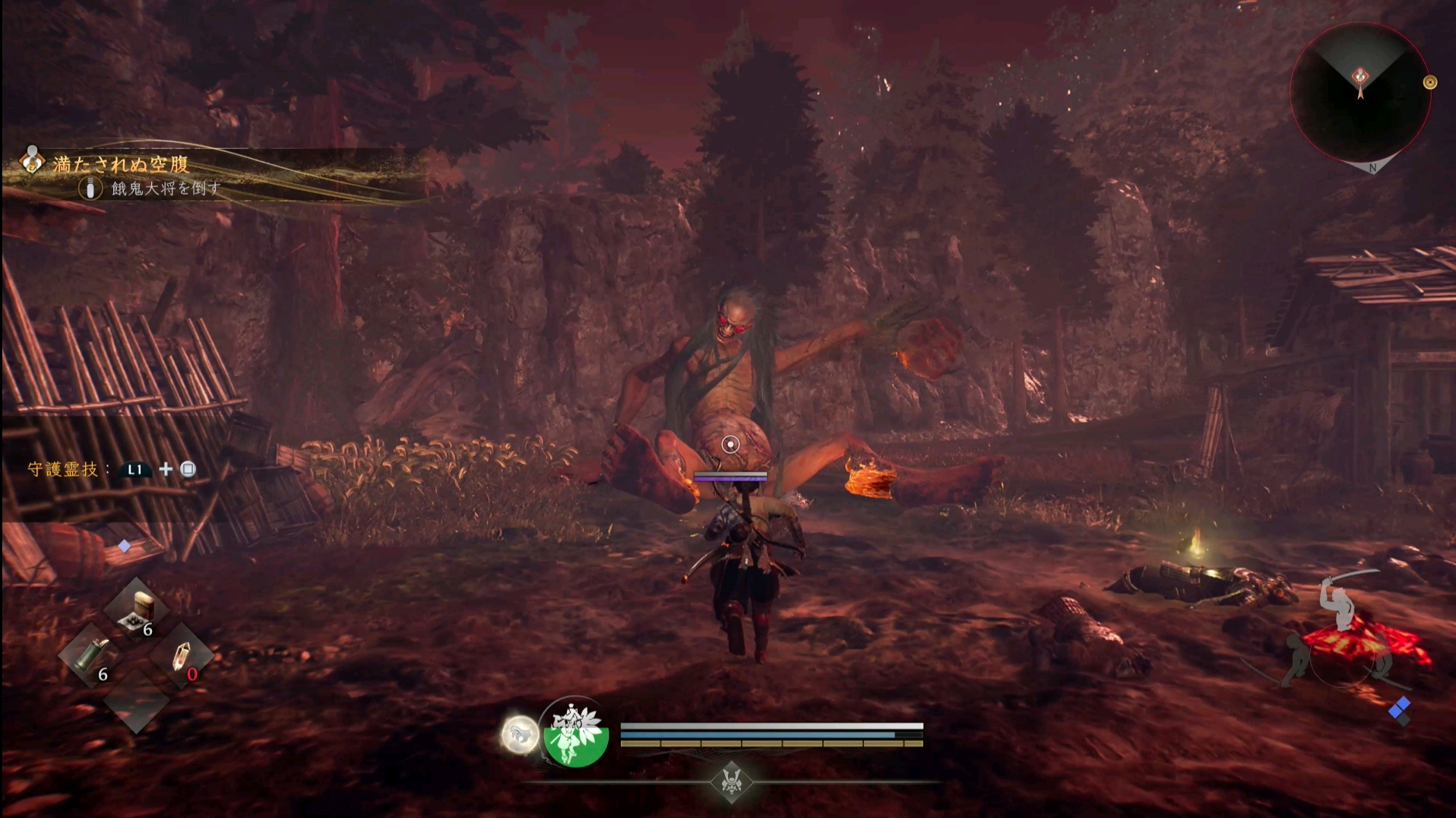The image size is (1456, 818).
Task: Open the circular minimap
Action: click(1359, 93)
